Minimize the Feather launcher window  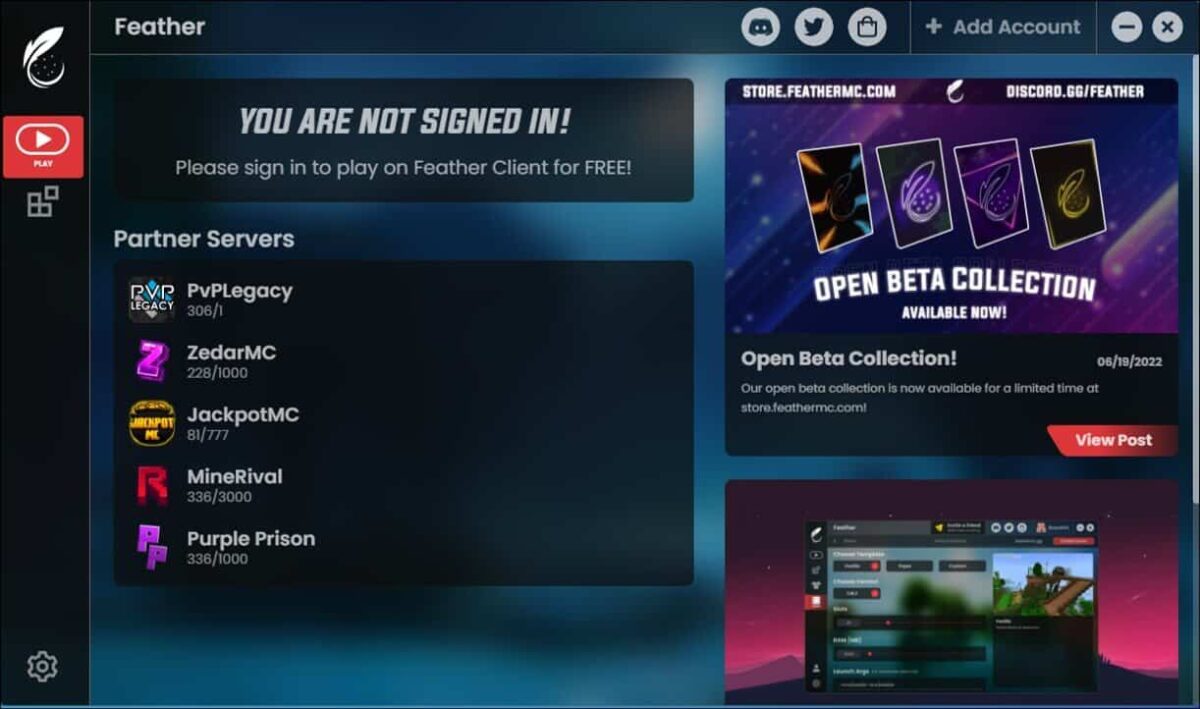(x=1127, y=27)
